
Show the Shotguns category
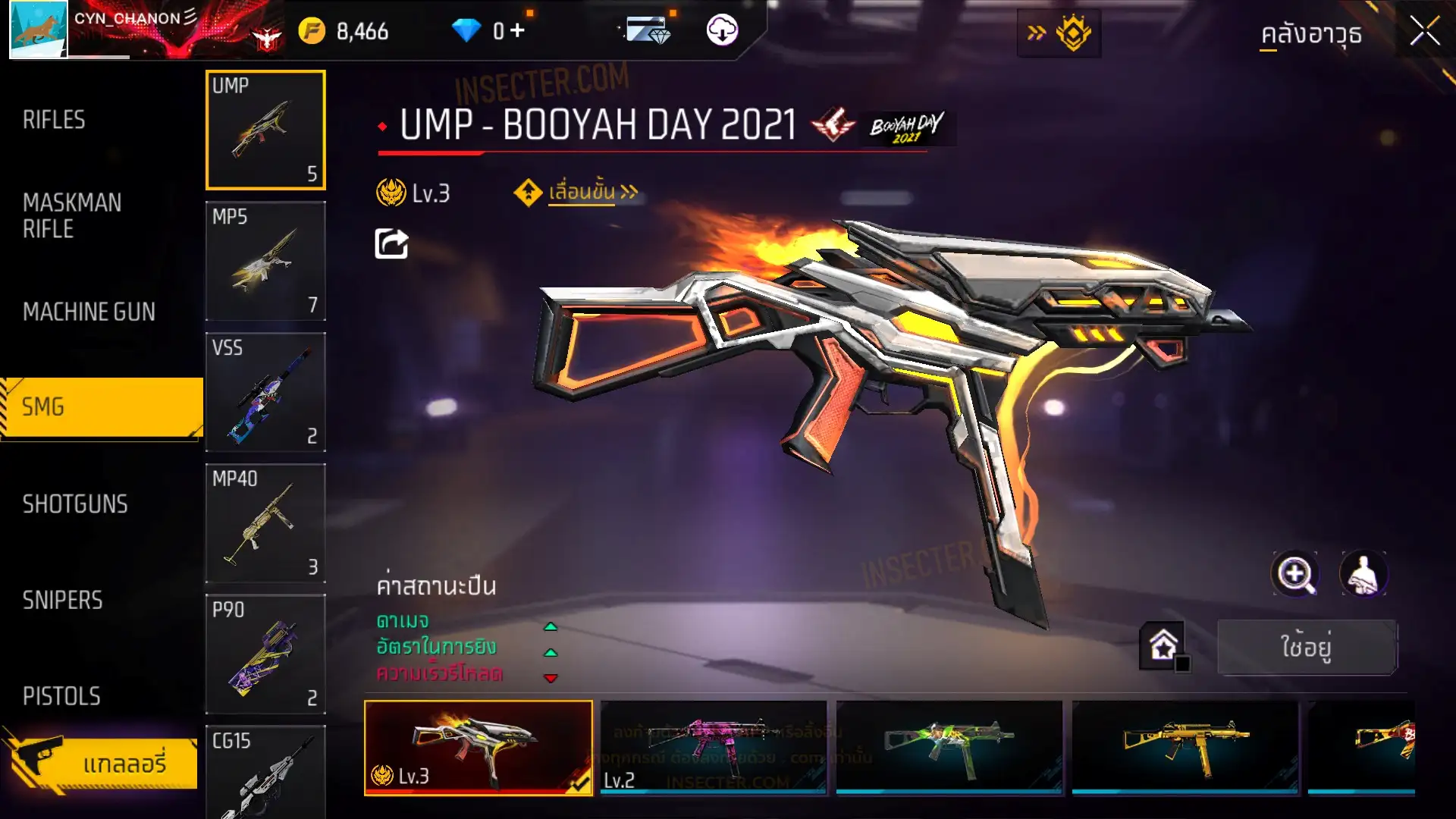coord(75,504)
